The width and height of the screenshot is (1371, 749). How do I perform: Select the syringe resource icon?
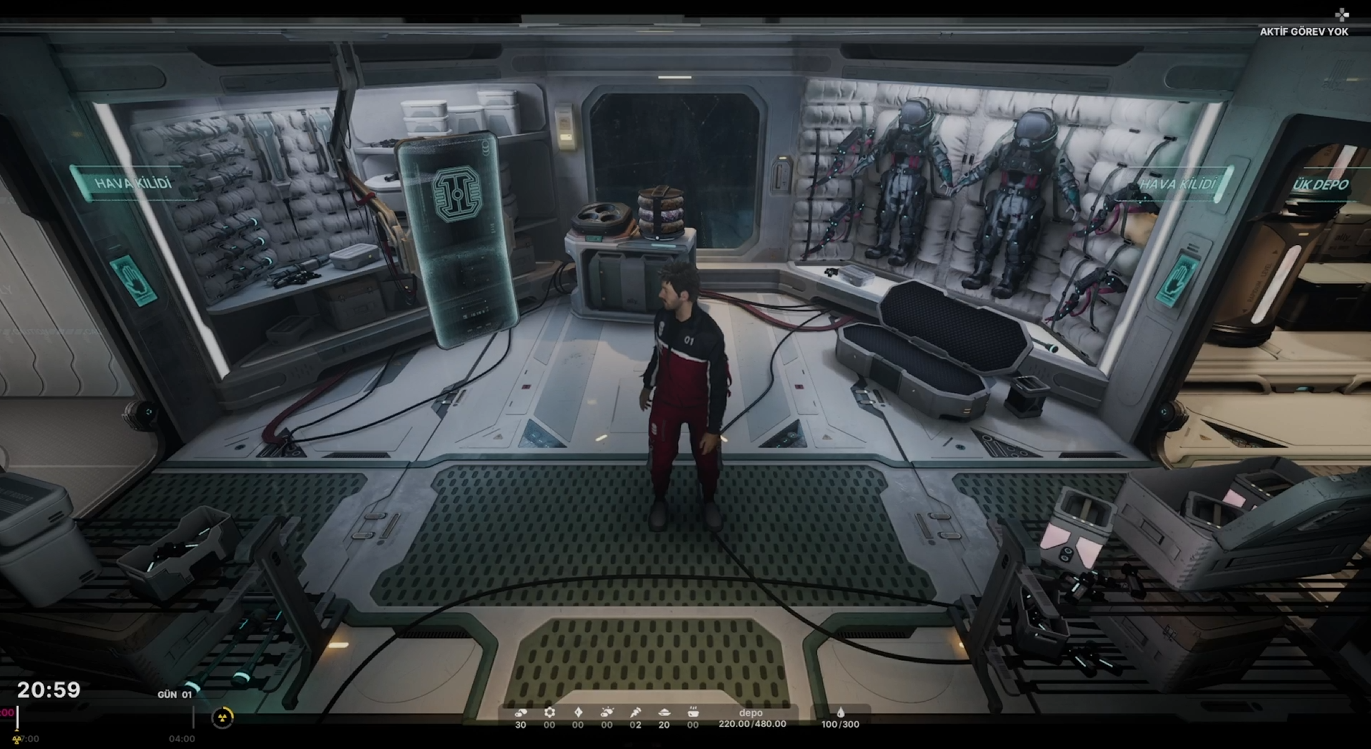pyautogui.click(x=635, y=713)
